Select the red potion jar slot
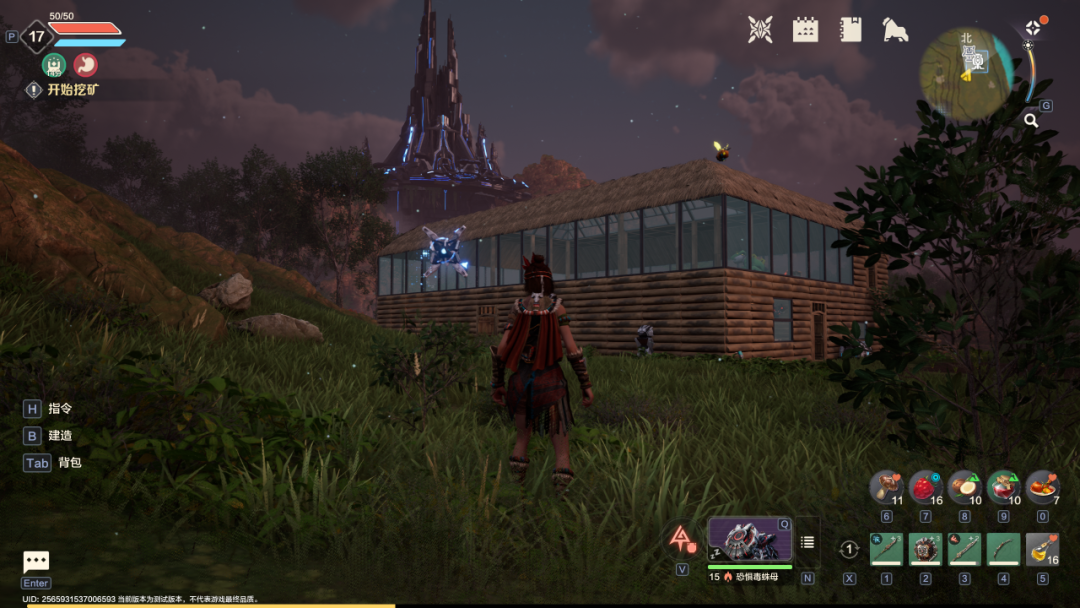 tap(1003, 487)
